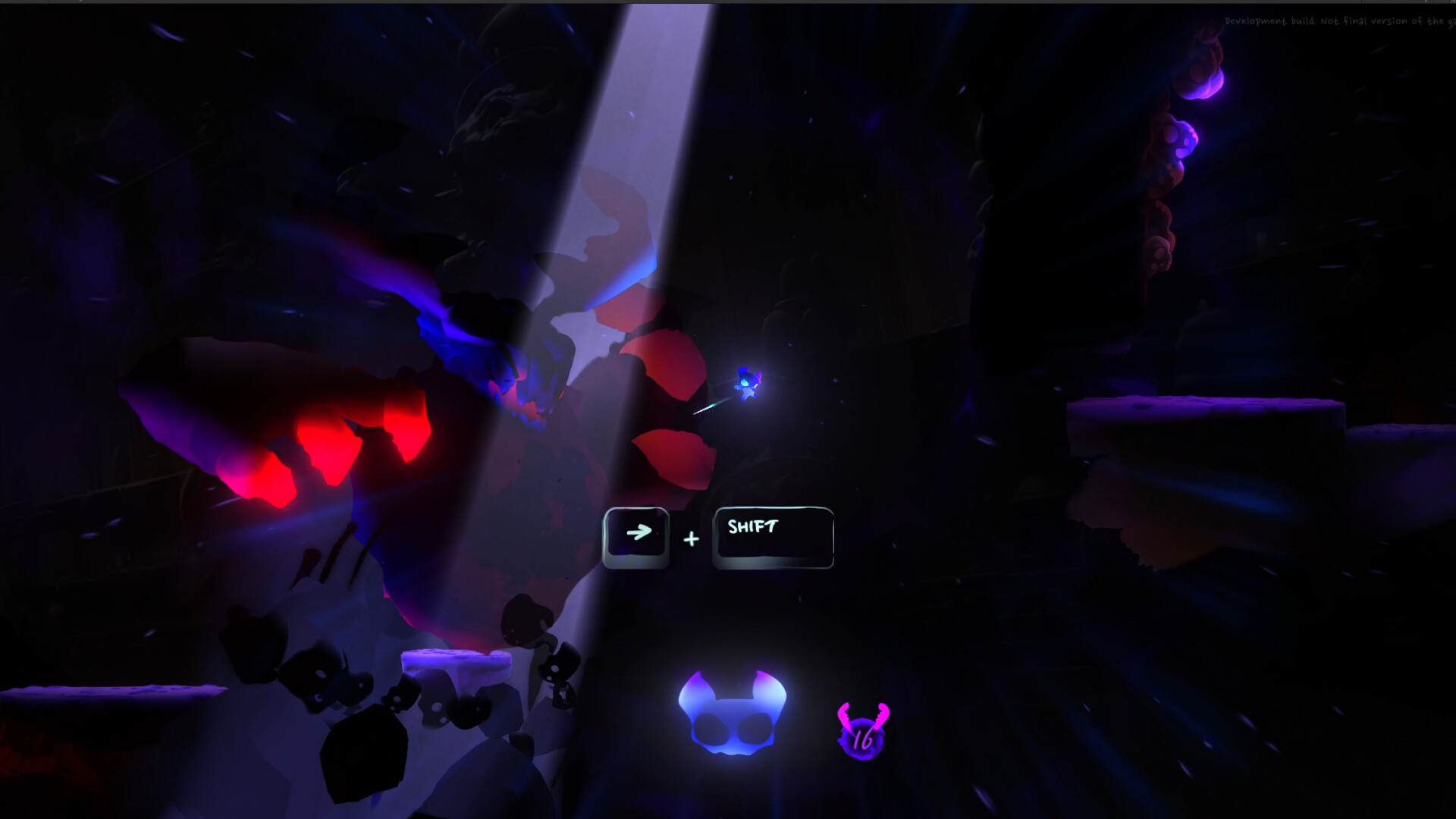Viewport: 1456px width, 819px height.
Task: Click the dark gray bar at screen top
Action: tap(728, 4)
